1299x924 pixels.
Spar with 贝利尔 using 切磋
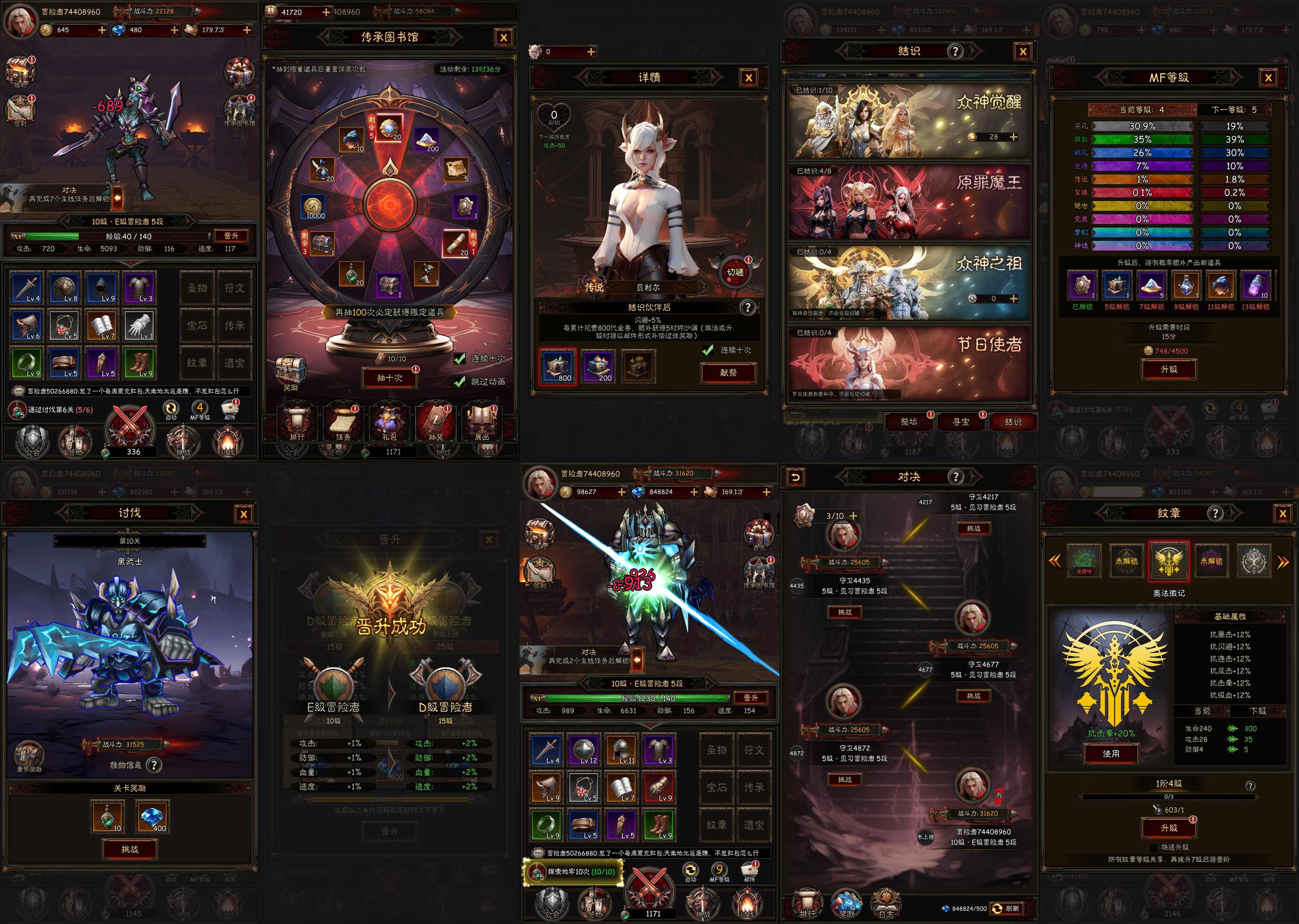(735, 271)
